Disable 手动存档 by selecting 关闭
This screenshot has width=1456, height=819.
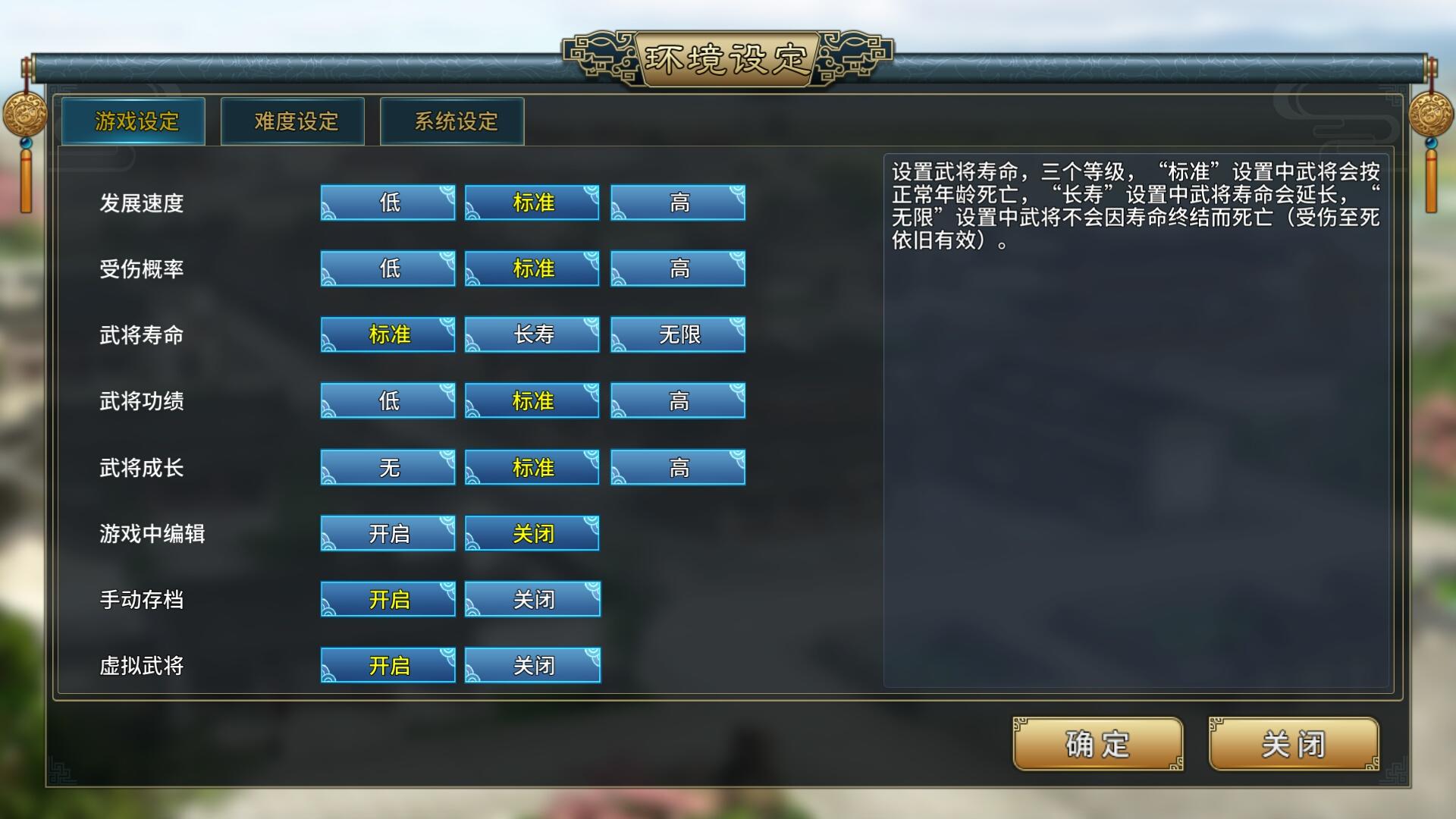coord(532,599)
